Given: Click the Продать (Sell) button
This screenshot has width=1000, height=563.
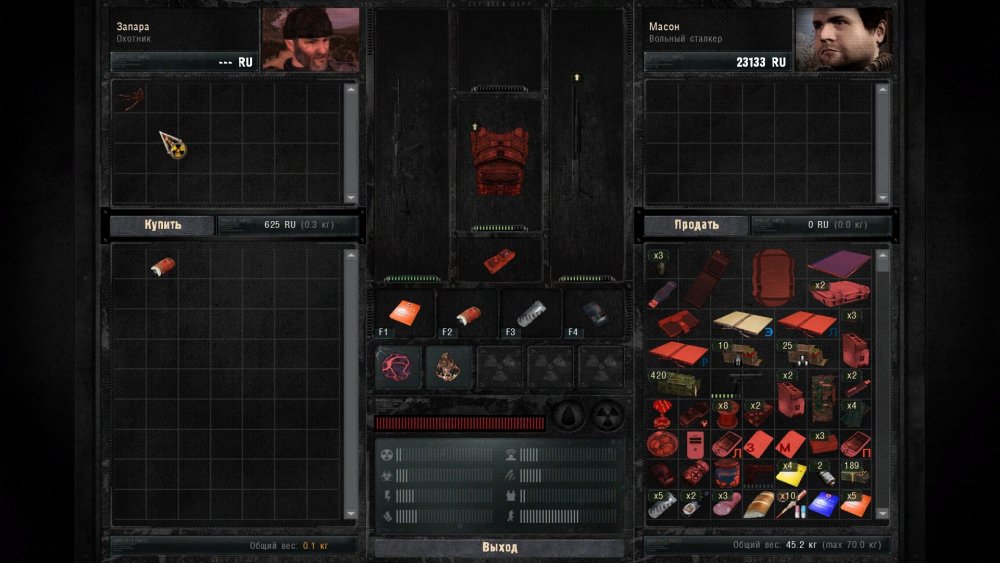Looking at the screenshot, I should pyautogui.click(x=696, y=225).
